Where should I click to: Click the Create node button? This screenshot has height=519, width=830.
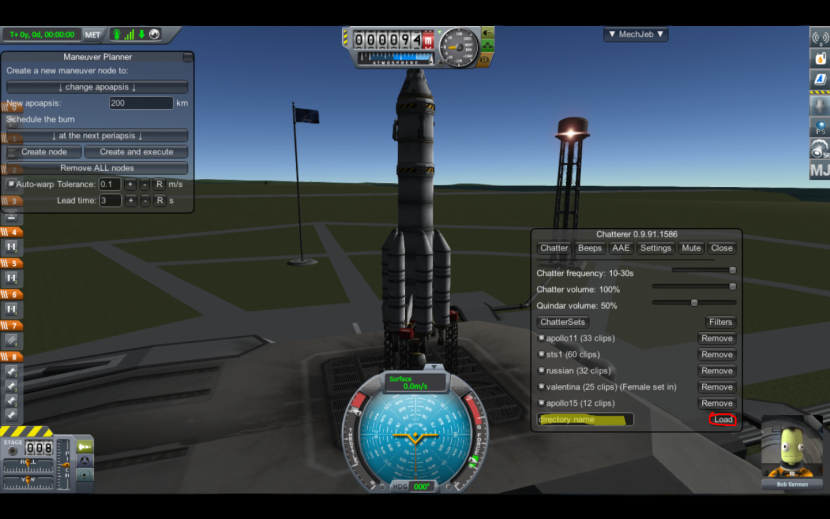tap(44, 152)
